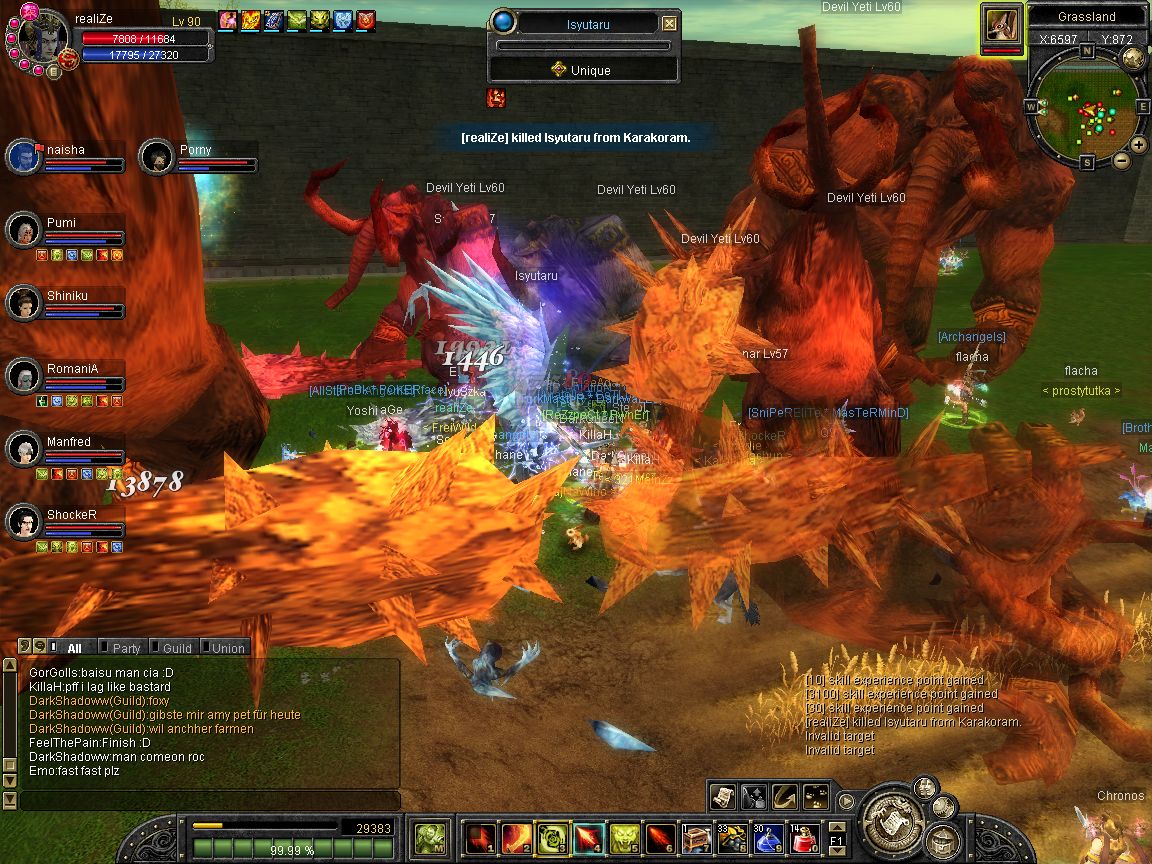Close the Isyutaru target window

coord(670,24)
